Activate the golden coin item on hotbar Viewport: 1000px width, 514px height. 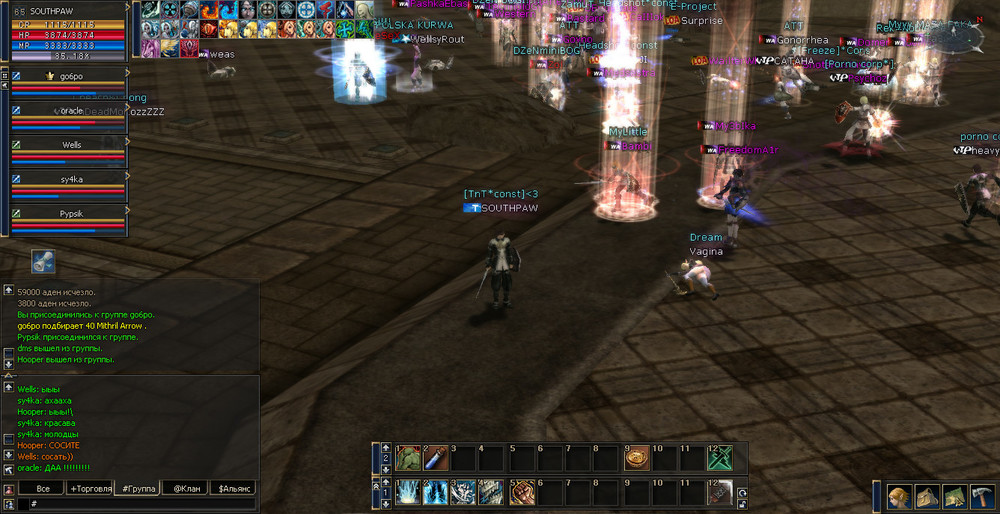click(x=636, y=458)
